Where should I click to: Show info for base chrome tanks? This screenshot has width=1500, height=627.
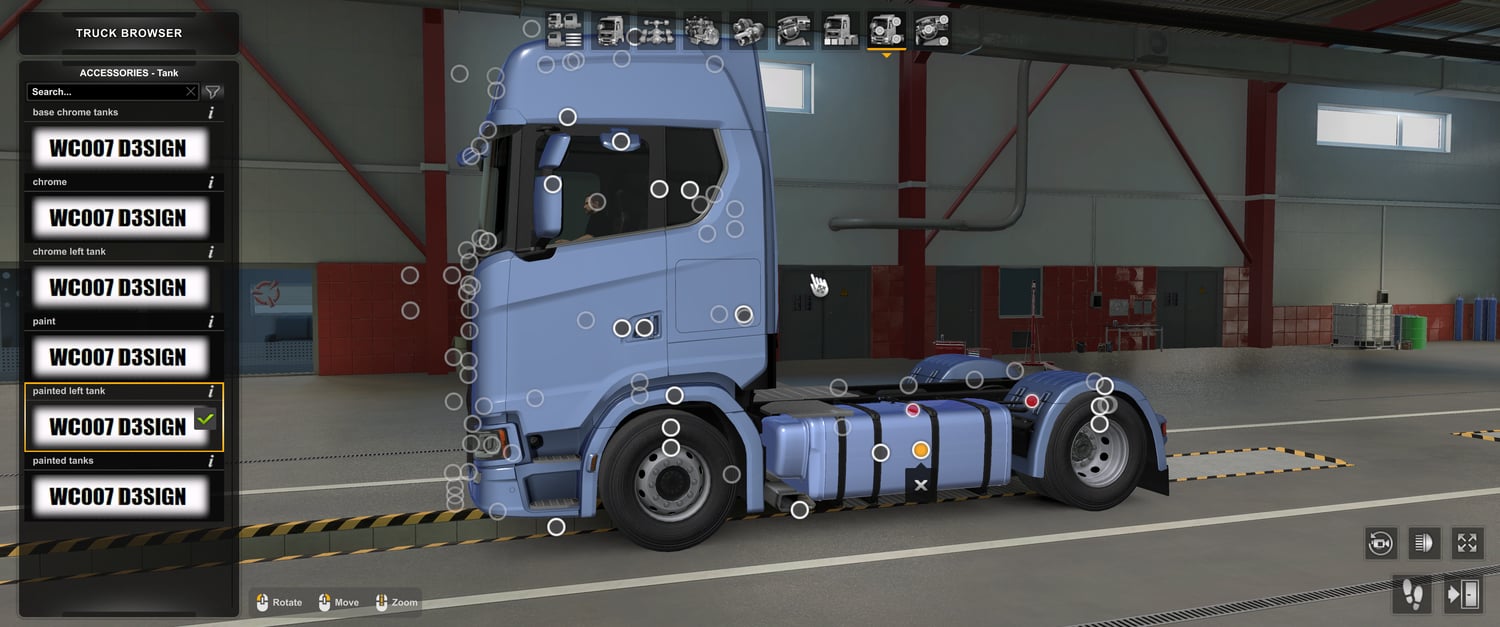pos(211,113)
